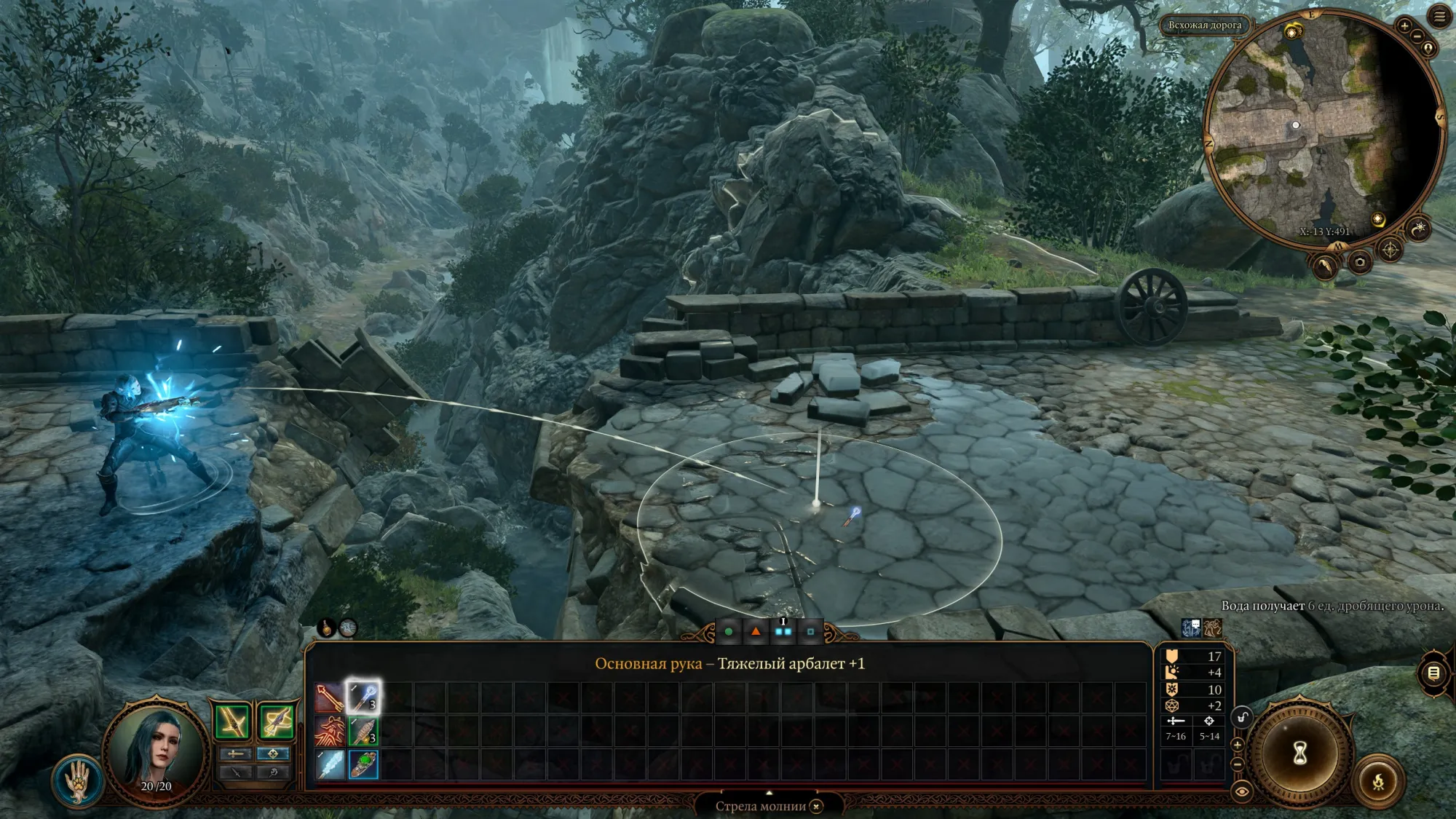Click the camera icon below the minimap
1456x819 pixels.
tap(1359, 262)
